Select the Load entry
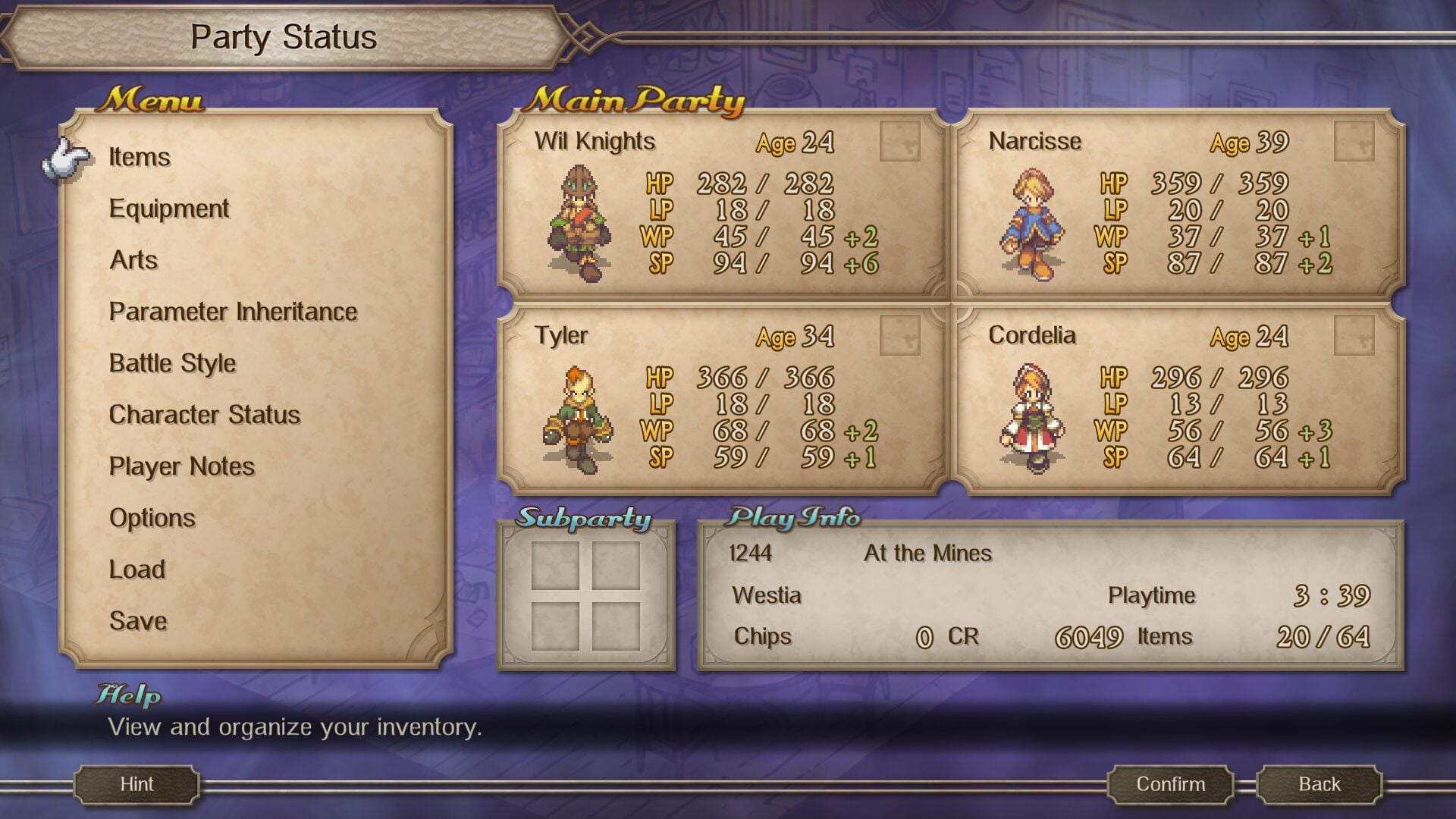Screen dimensions: 1456x819 [136, 570]
